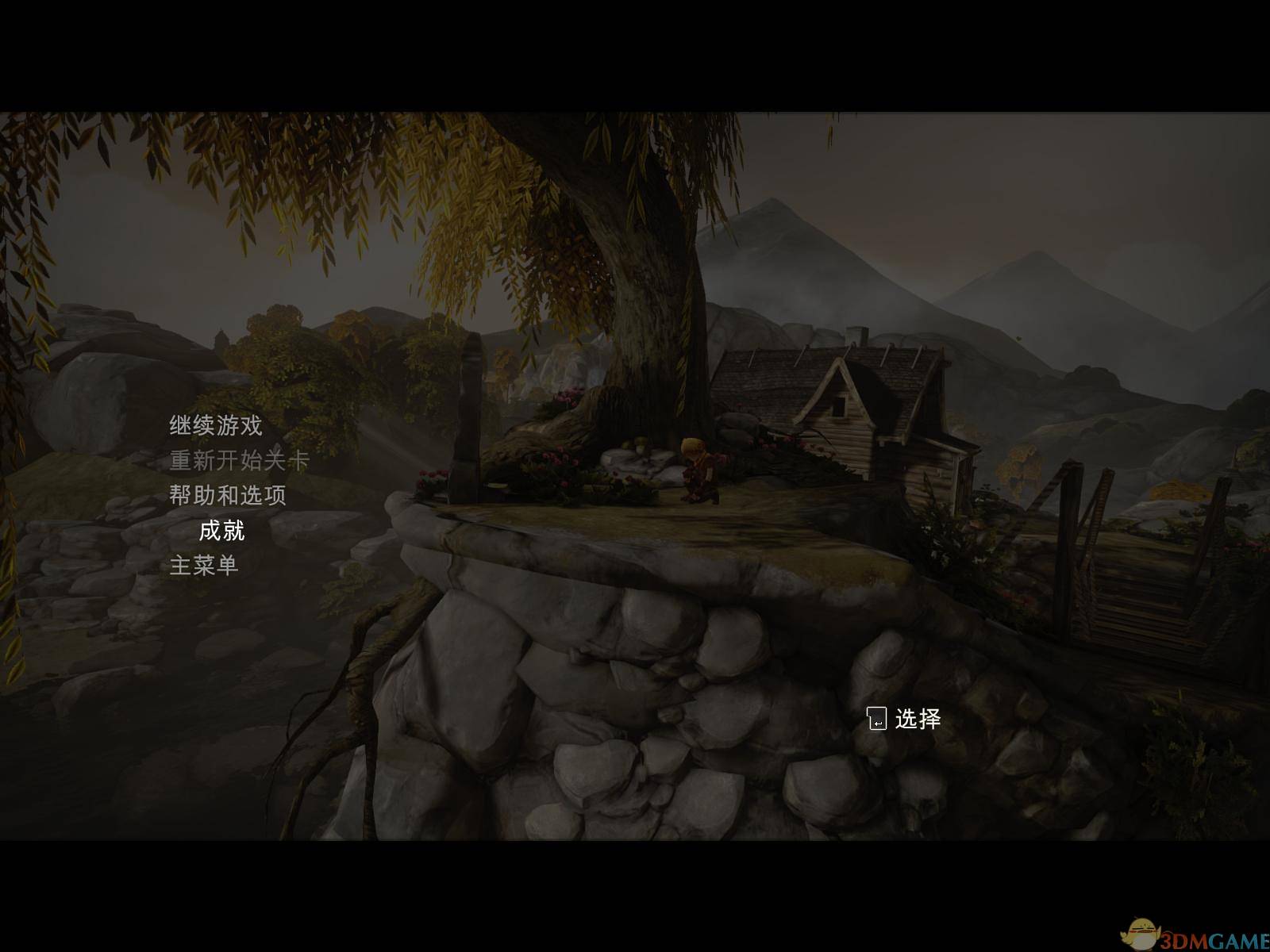Click 主菜单 to return to main menu
Image resolution: width=1270 pixels, height=952 pixels.
[204, 565]
